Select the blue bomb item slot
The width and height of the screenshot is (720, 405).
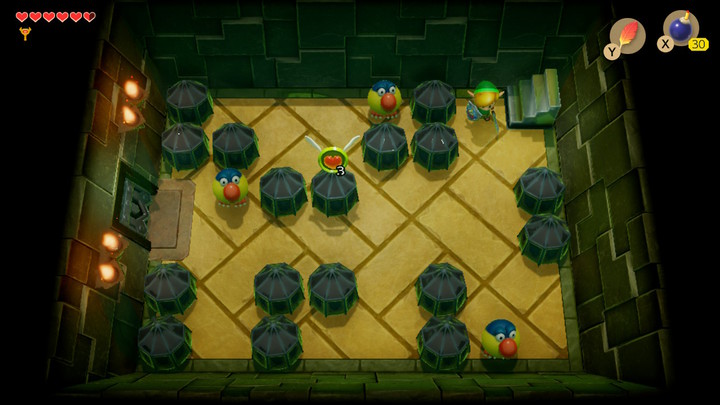[682, 28]
